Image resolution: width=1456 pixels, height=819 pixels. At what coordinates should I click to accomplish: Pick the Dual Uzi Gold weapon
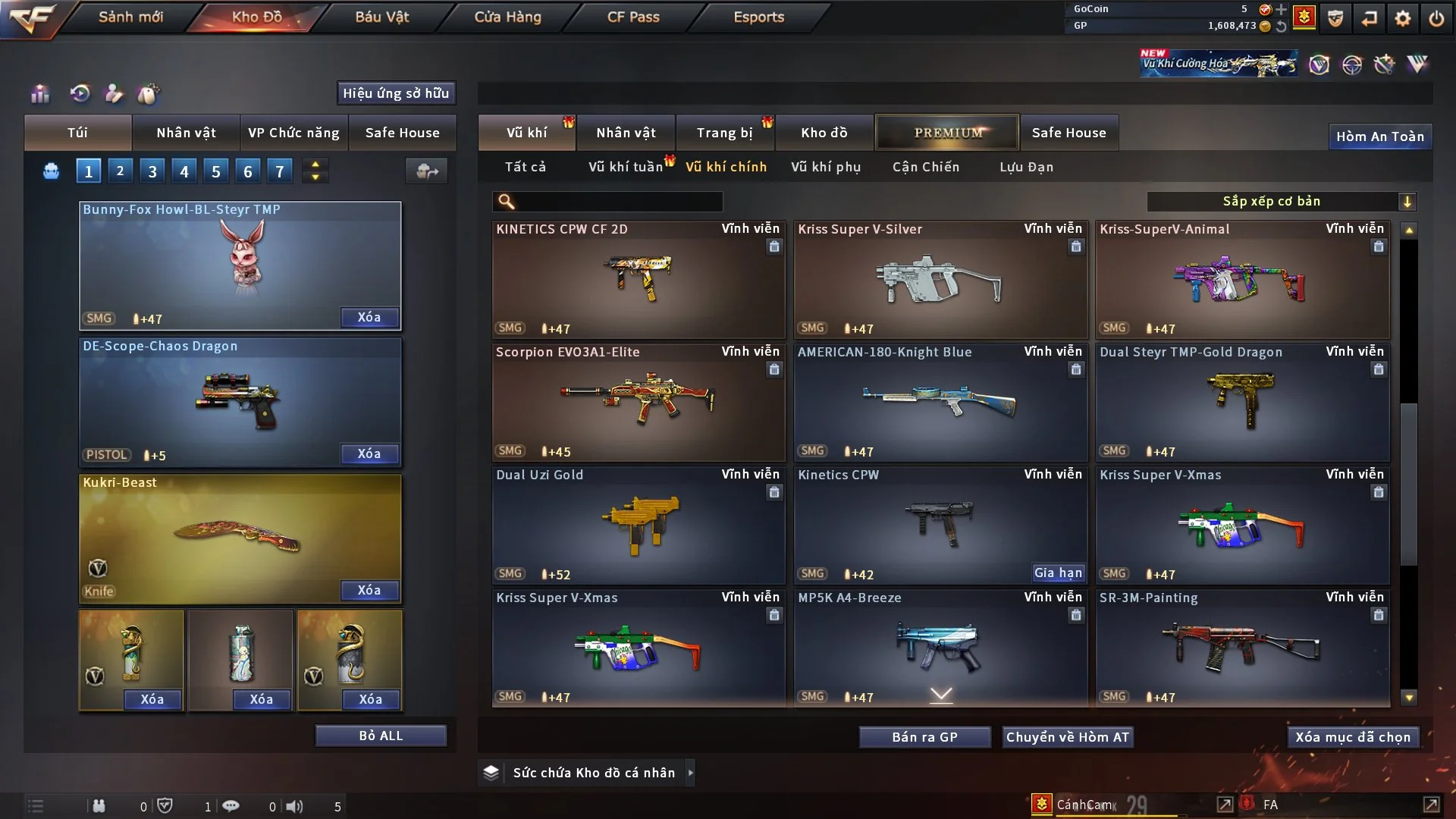pos(638,526)
